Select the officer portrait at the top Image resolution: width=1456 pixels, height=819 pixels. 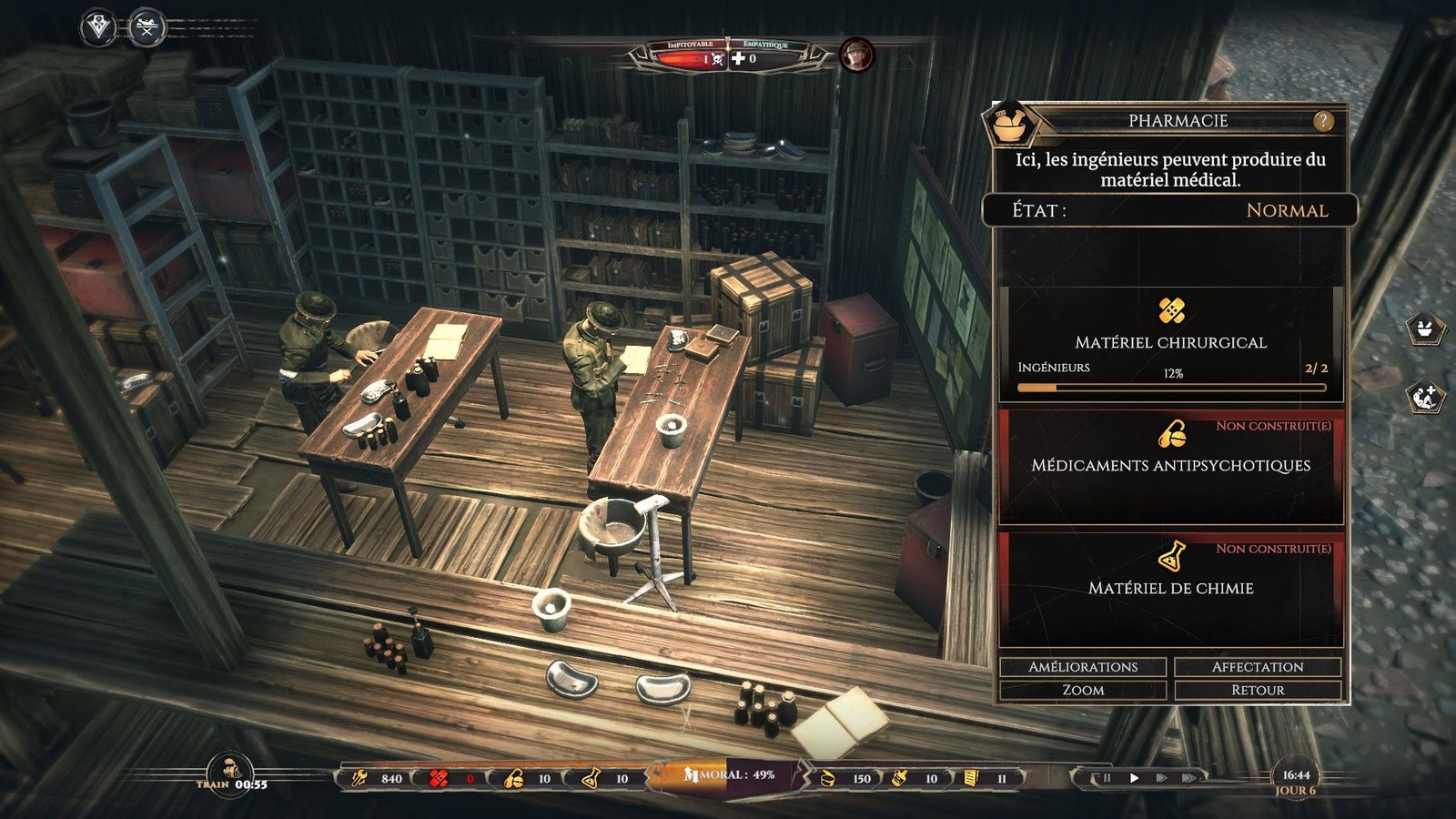pos(856,56)
